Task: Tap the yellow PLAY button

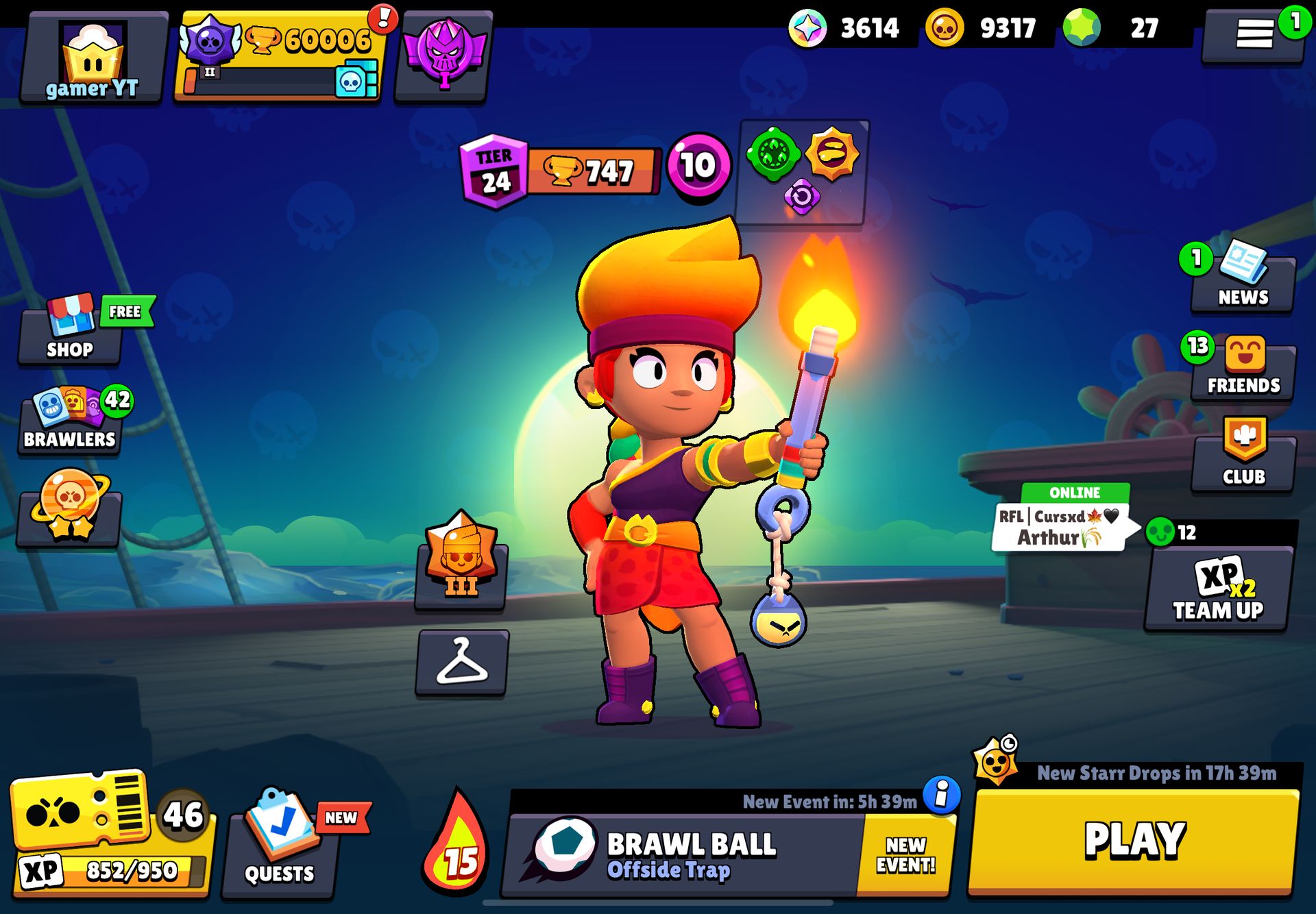Action: (x=1134, y=841)
